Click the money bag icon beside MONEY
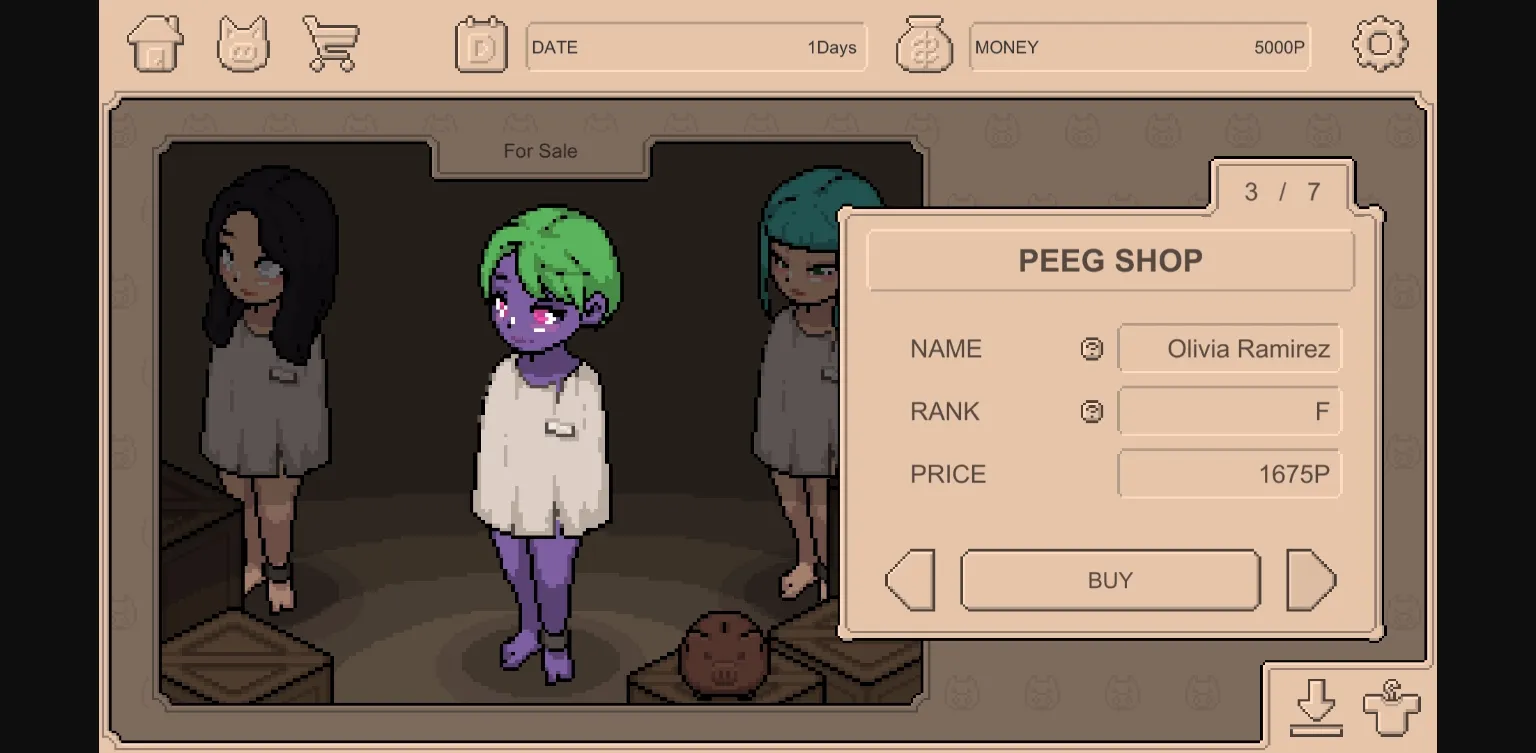 click(925, 44)
